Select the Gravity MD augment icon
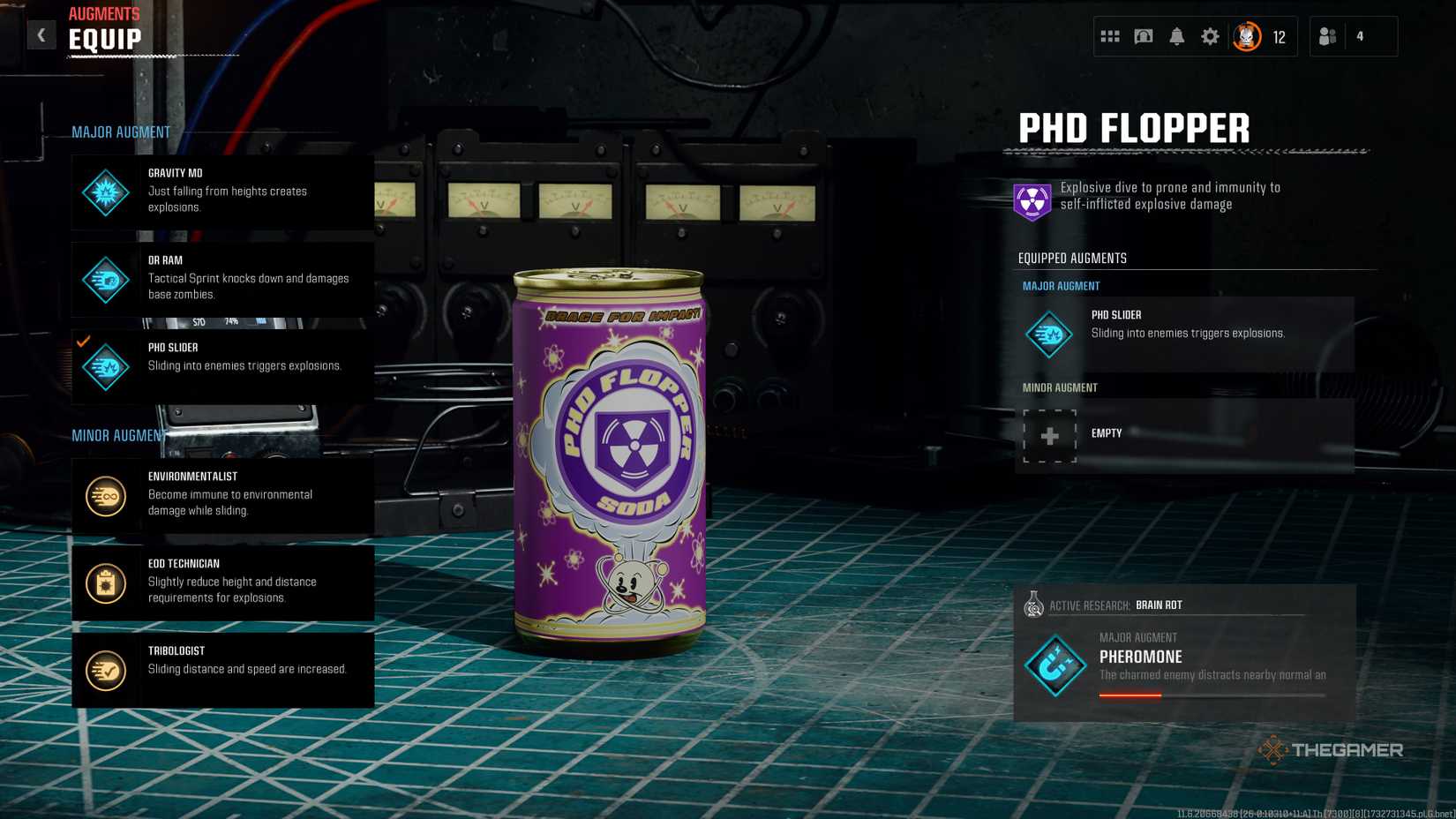Image resolution: width=1456 pixels, height=819 pixels. pyautogui.click(x=105, y=192)
